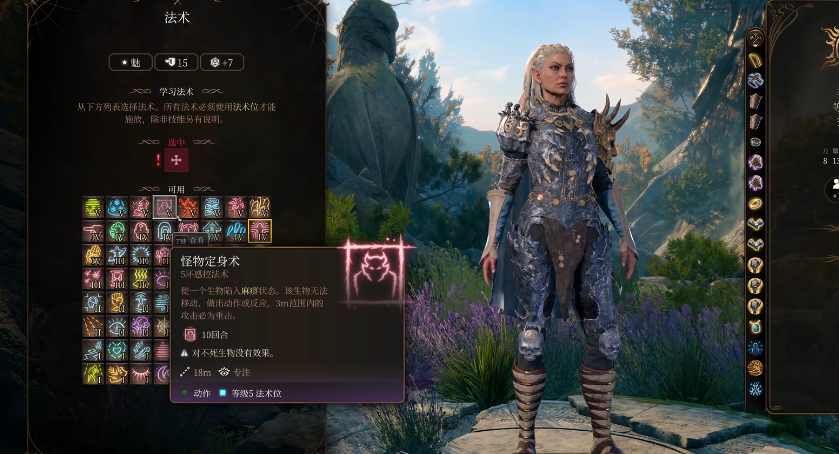Click the spell save DC 15 chip
839x454 pixels.
[x=175, y=63]
